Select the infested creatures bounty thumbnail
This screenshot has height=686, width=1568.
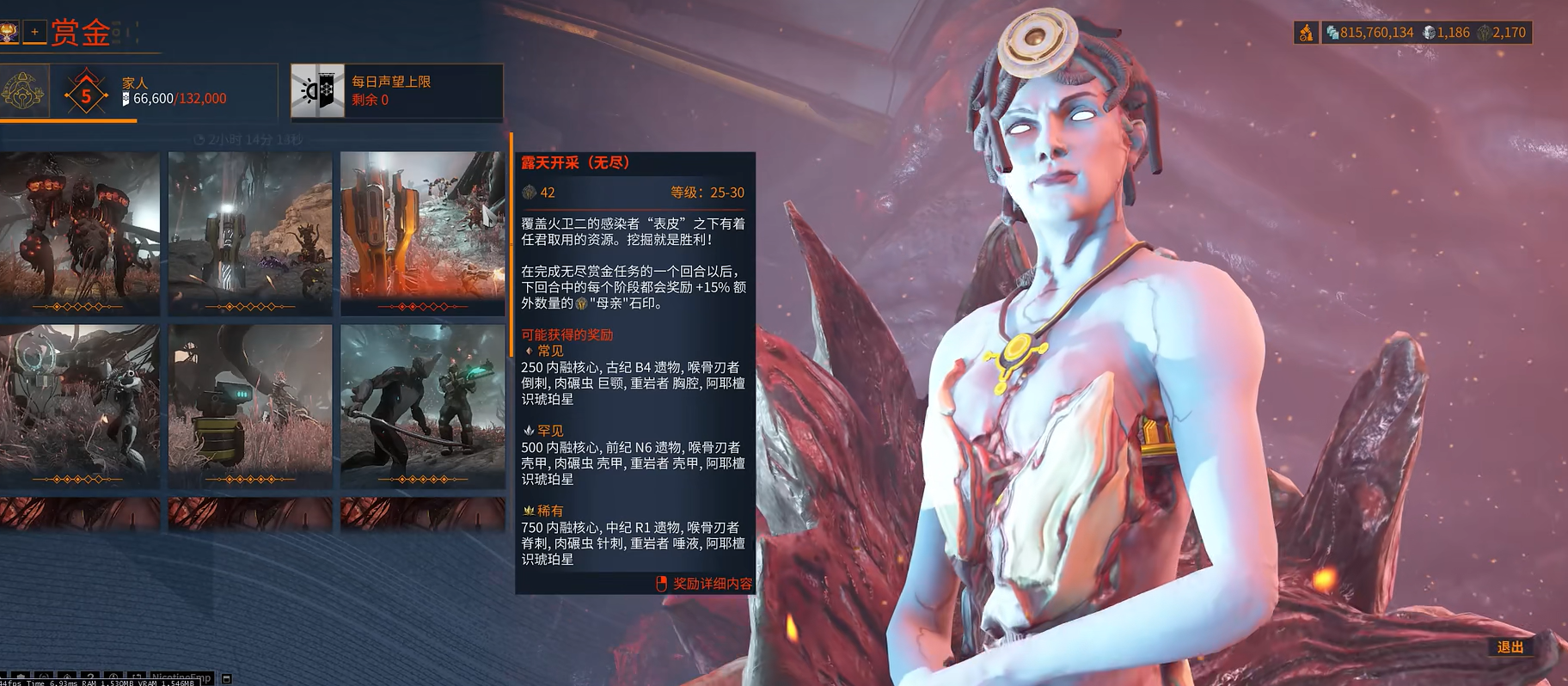point(79,228)
